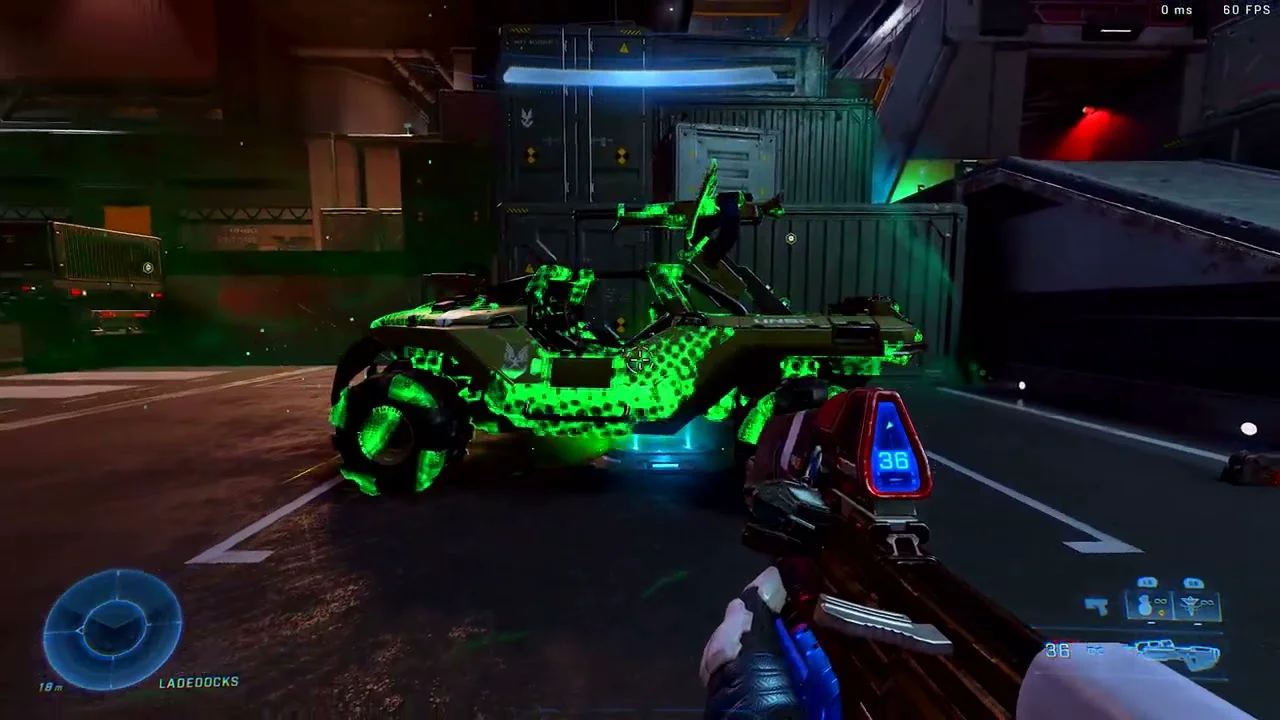
Task: Click the circular motion tracker radar
Action: (x=112, y=629)
